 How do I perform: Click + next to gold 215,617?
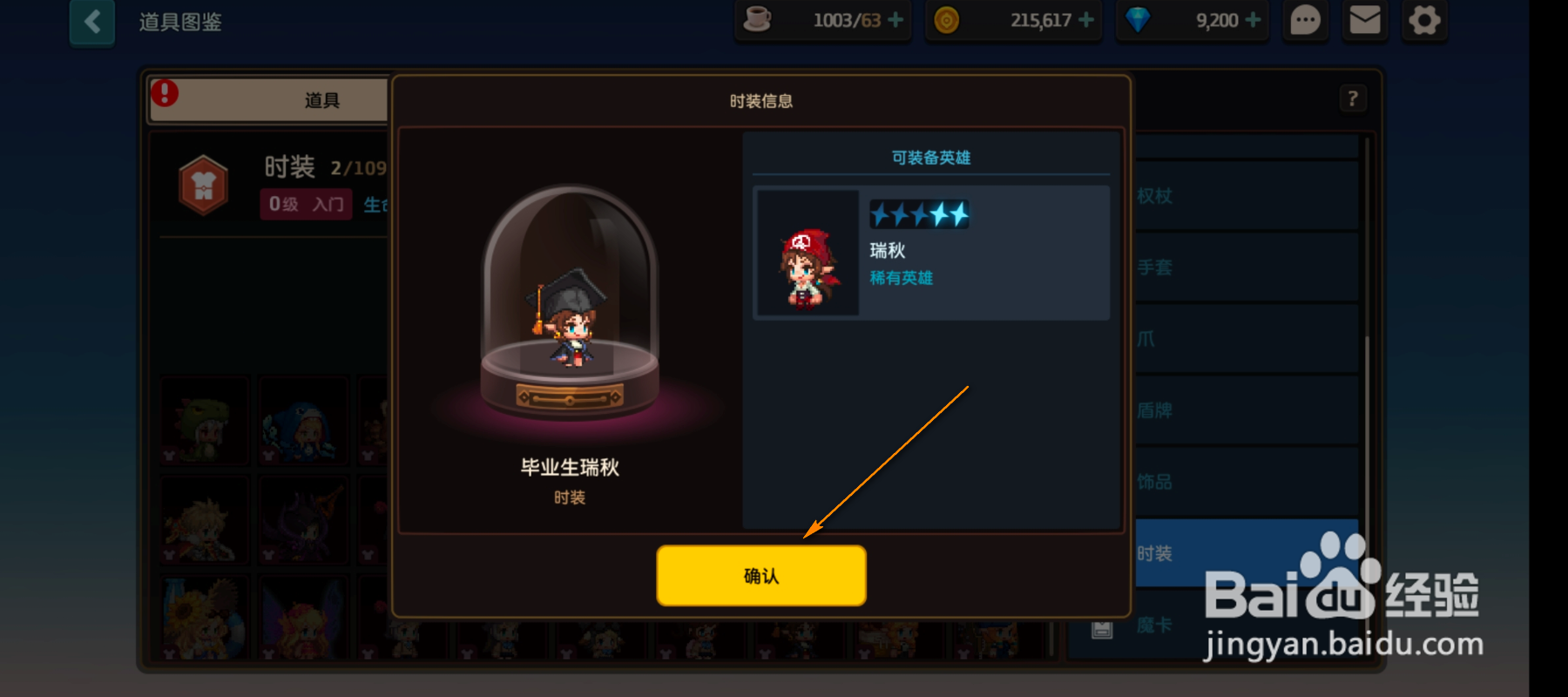pos(1088,20)
